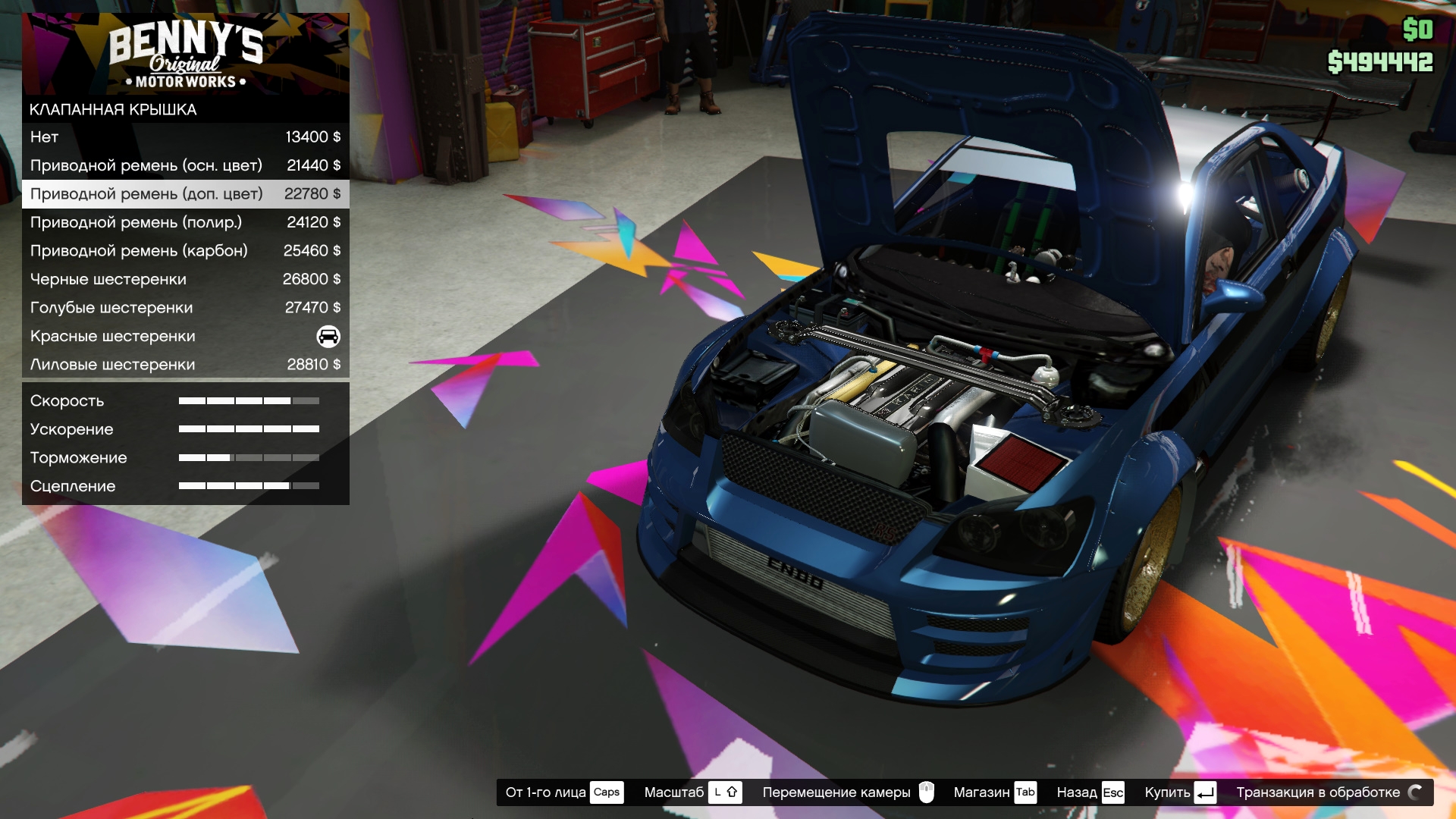This screenshot has height=819, width=1456.
Task: Pick Приводной ремень (полир.) option
Action: tap(185, 222)
